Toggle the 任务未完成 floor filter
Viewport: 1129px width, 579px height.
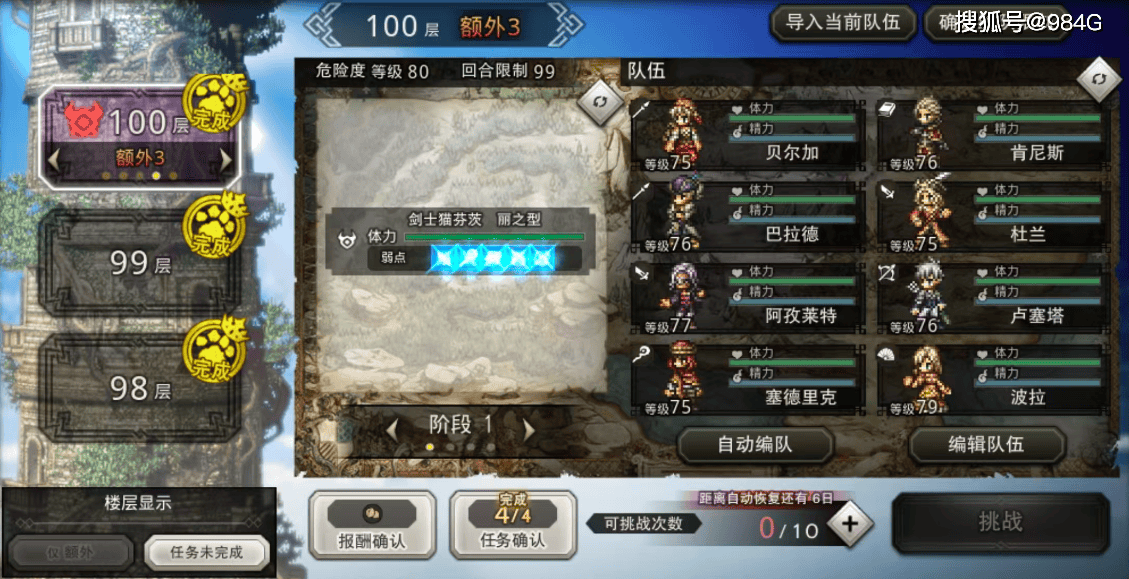coord(206,552)
